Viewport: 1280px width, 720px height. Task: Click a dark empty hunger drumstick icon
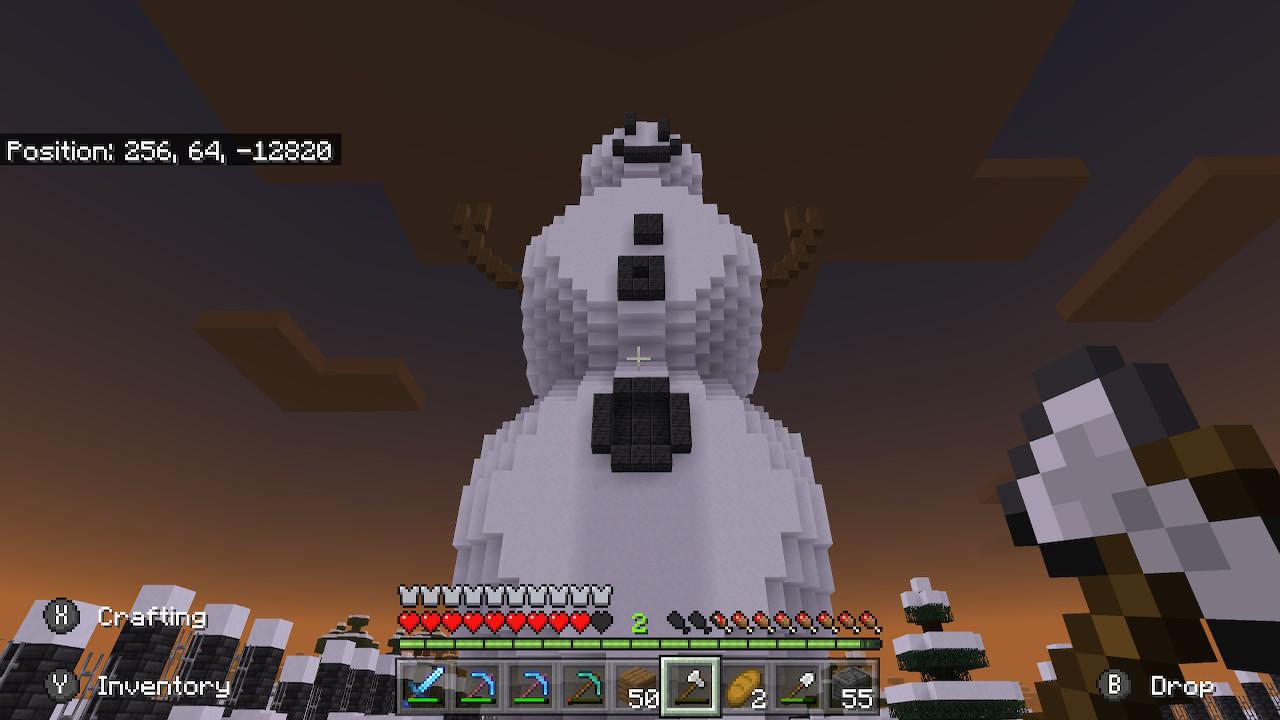pyautogui.click(x=677, y=619)
